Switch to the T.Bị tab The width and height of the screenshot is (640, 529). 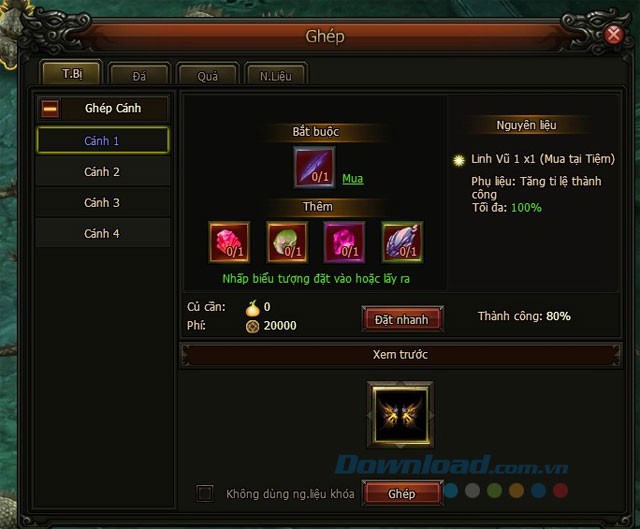point(72,74)
